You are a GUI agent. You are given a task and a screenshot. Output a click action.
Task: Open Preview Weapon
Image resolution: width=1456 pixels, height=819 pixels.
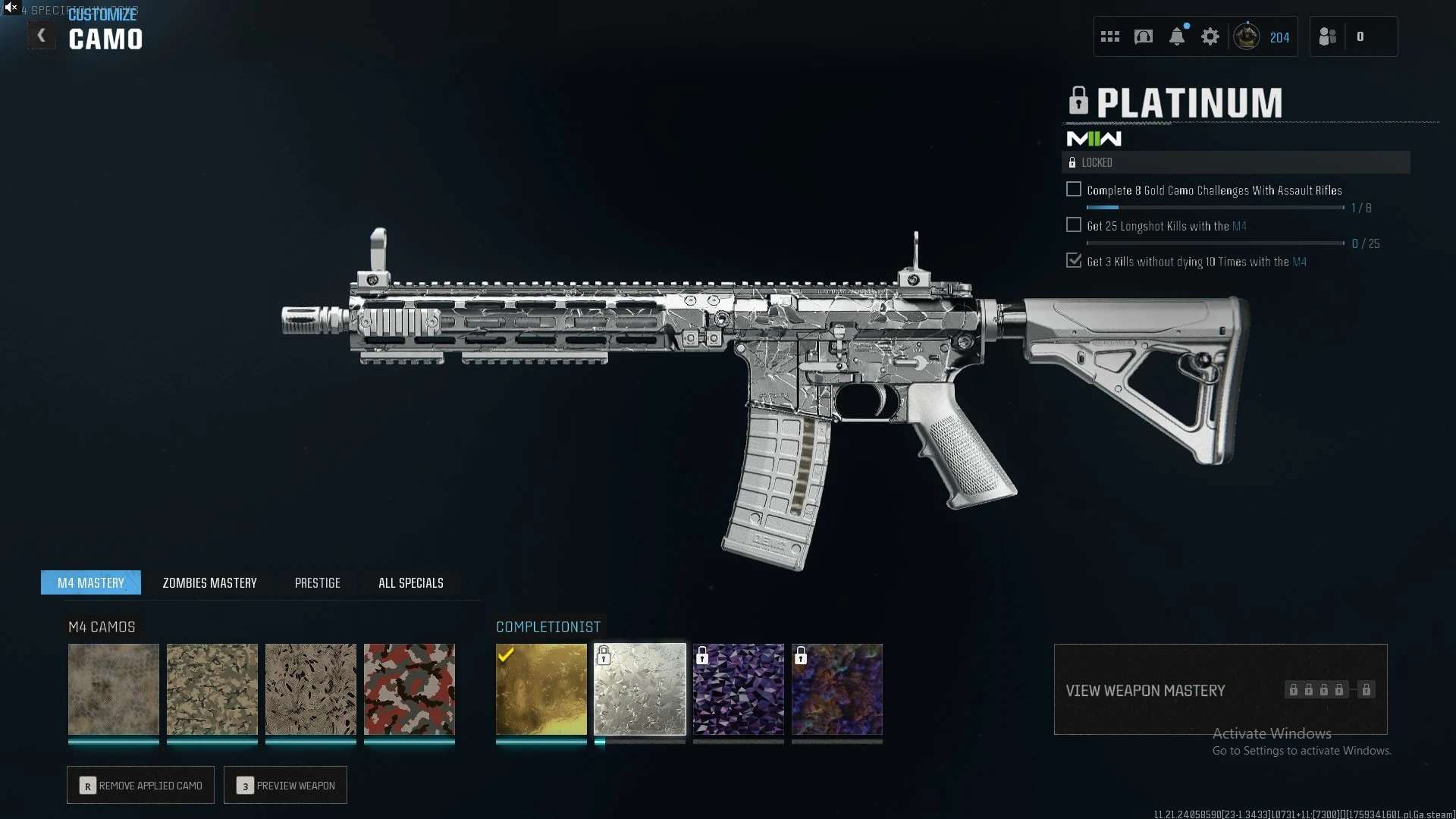click(x=285, y=785)
